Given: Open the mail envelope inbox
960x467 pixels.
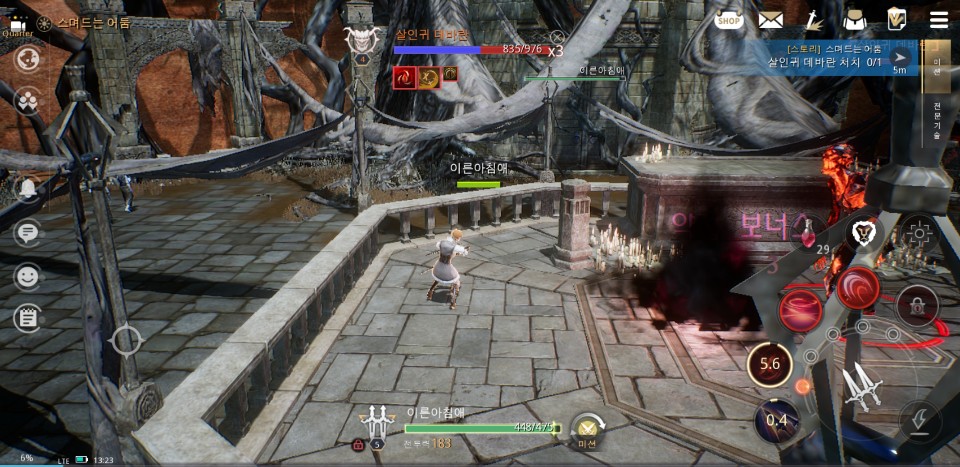Looking at the screenshot, I should tap(770, 19).
